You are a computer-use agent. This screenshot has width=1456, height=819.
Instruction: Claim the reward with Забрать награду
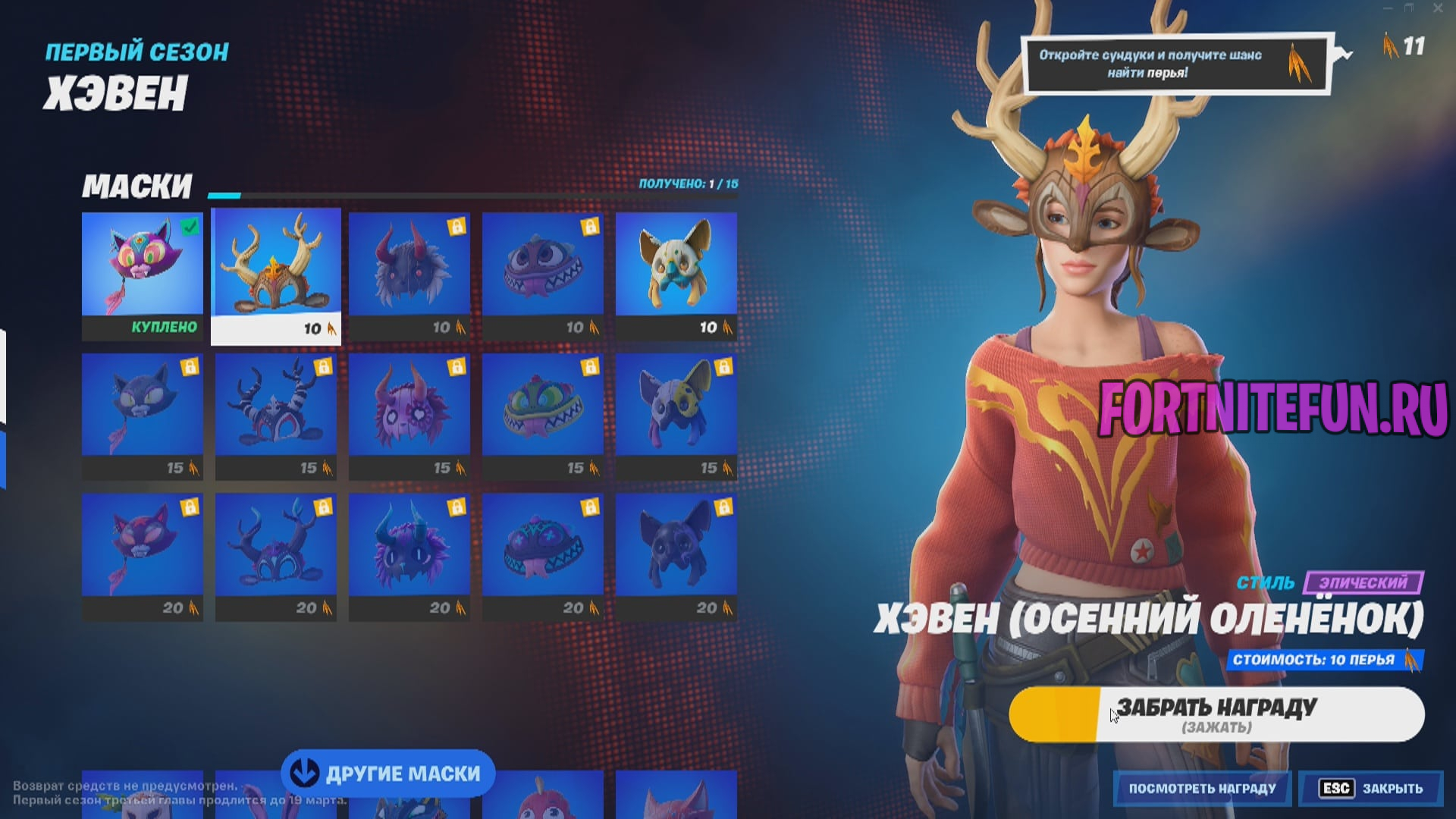1216,714
